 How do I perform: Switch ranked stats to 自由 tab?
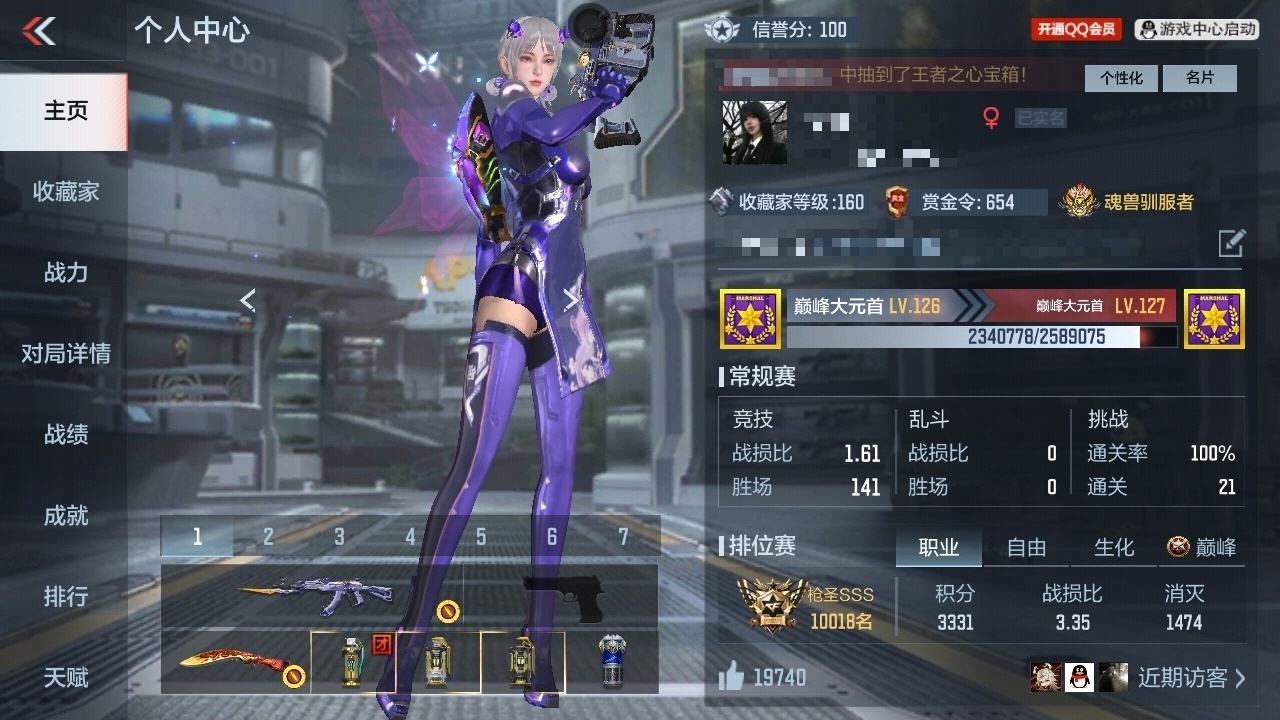point(1026,547)
